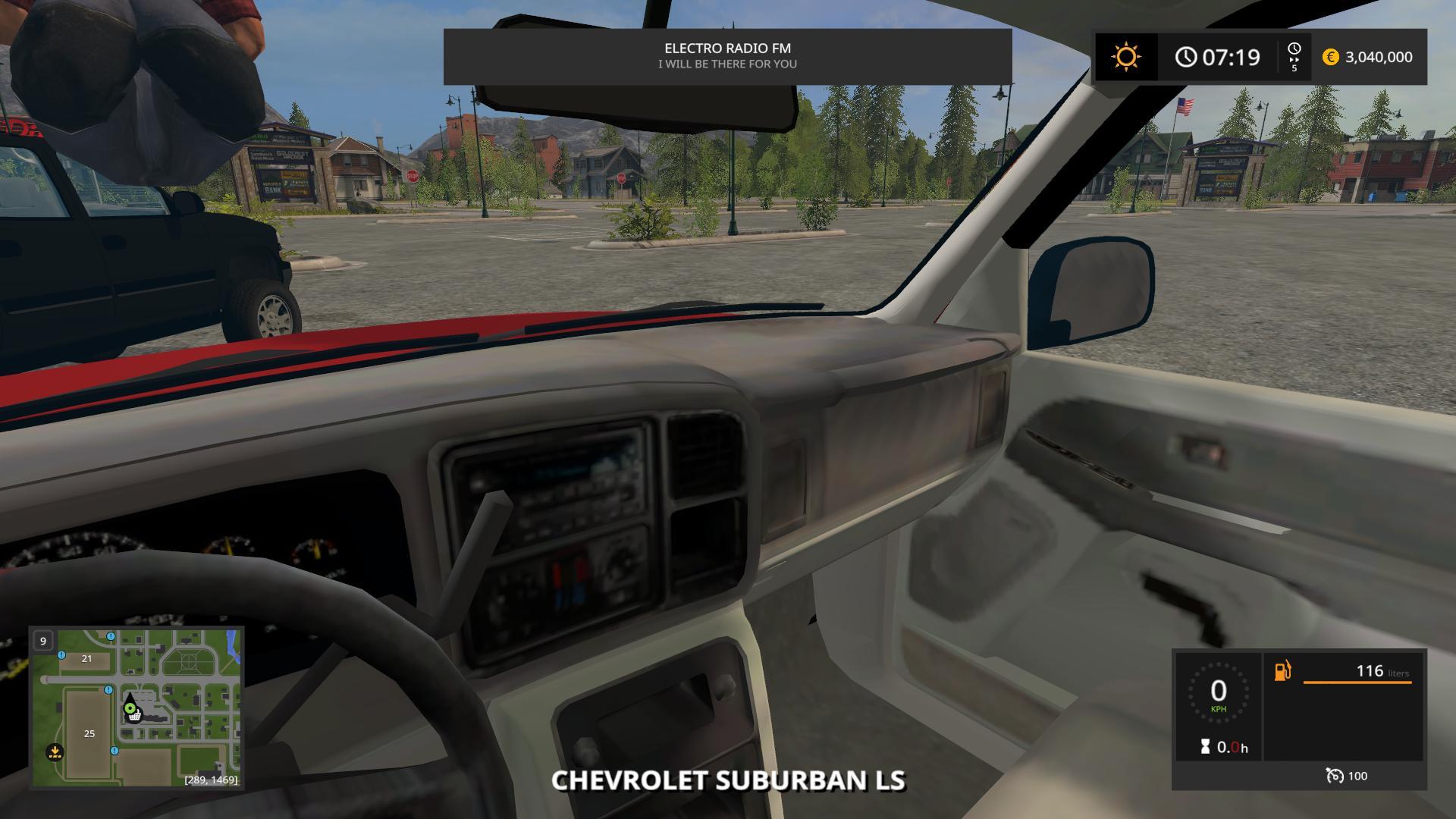Open the minimap in the corner
Viewport: 1456px width, 819px height.
pyautogui.click(x=136, y=708)
